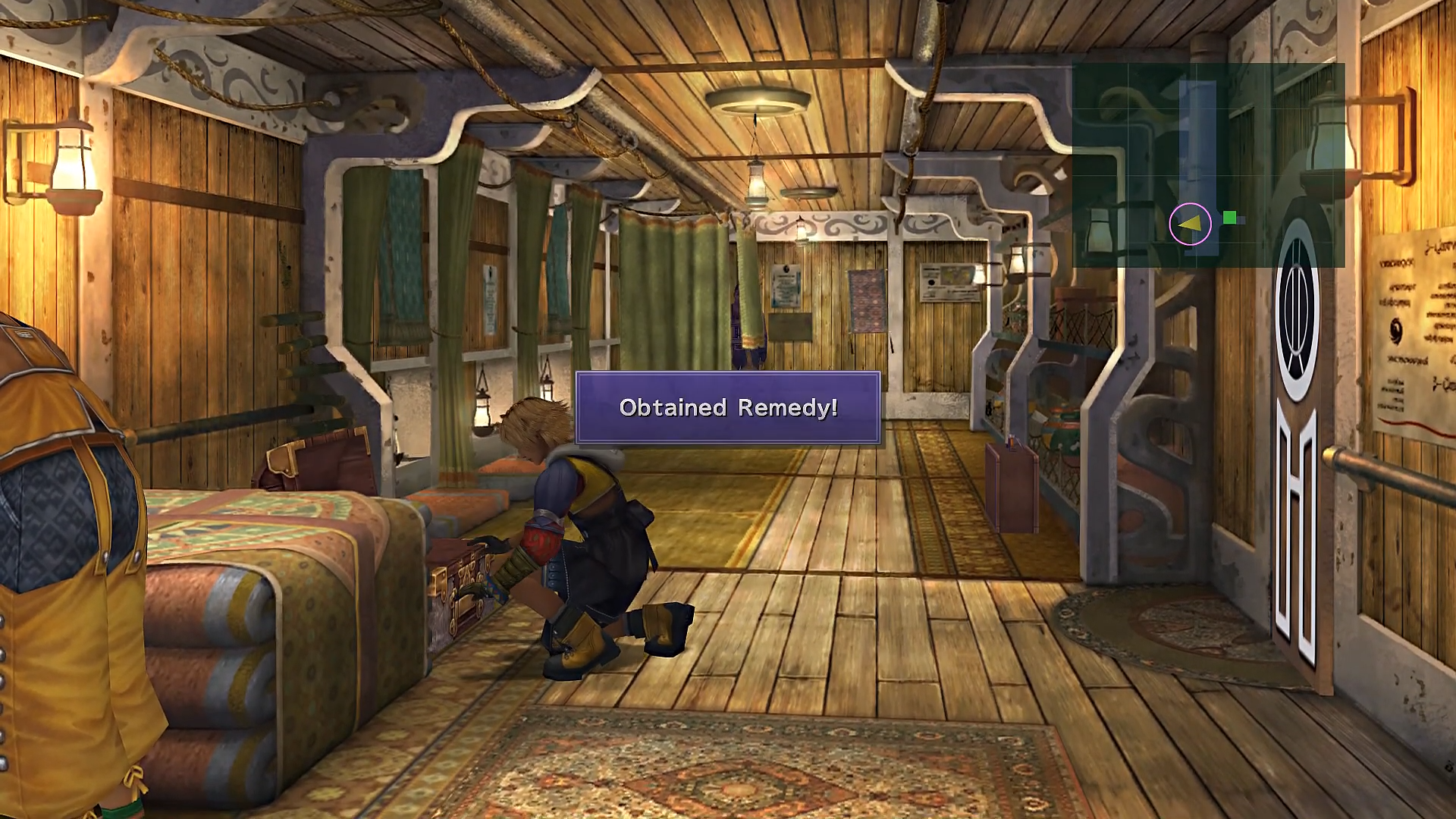Open the notice pinned near the back doorway

point(786,286)
